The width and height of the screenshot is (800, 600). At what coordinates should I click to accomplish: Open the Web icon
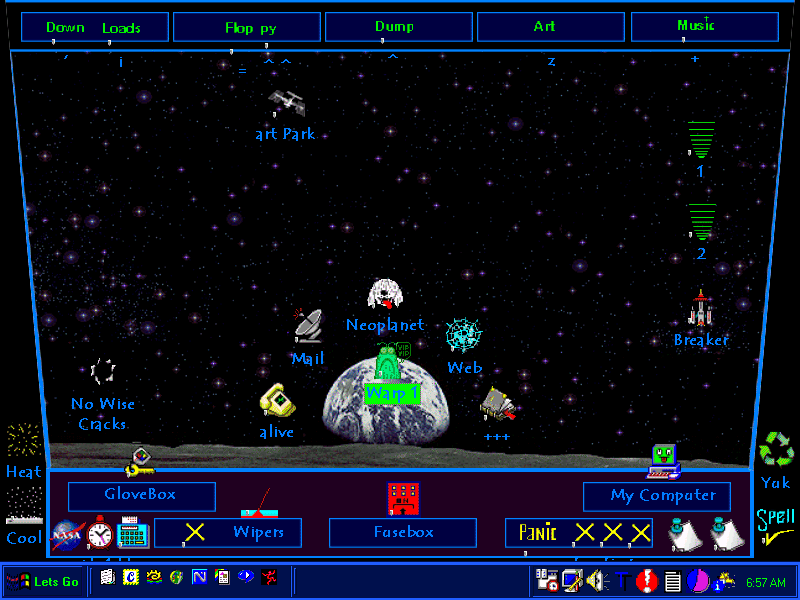coord(463,337)
